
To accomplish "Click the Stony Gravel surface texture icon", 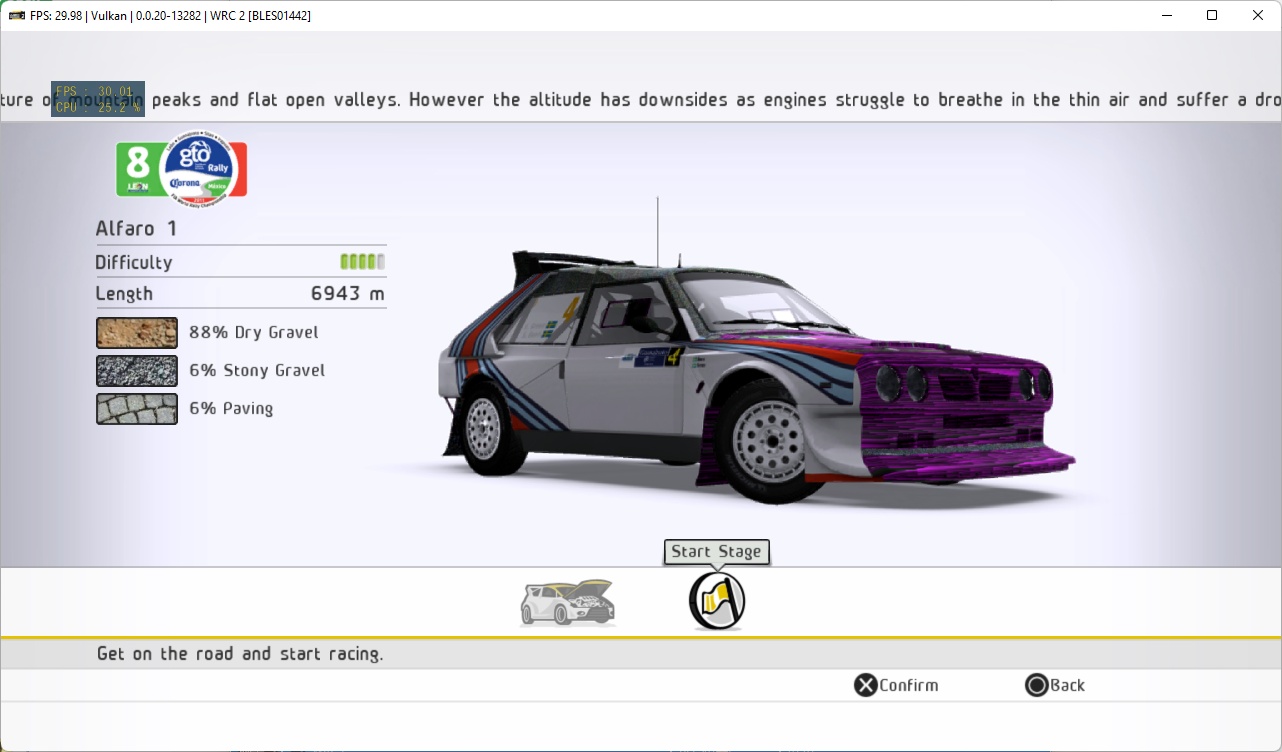I will (136, 370).
